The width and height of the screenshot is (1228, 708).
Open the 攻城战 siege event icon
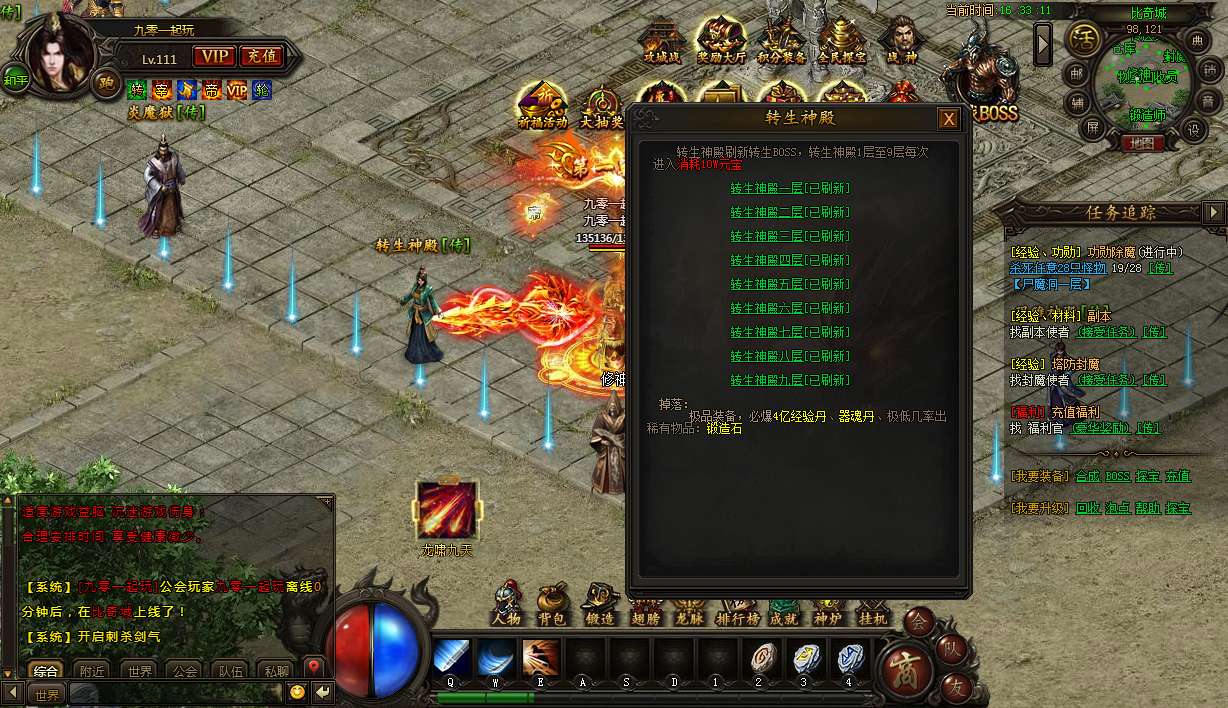tap(661, 41)
